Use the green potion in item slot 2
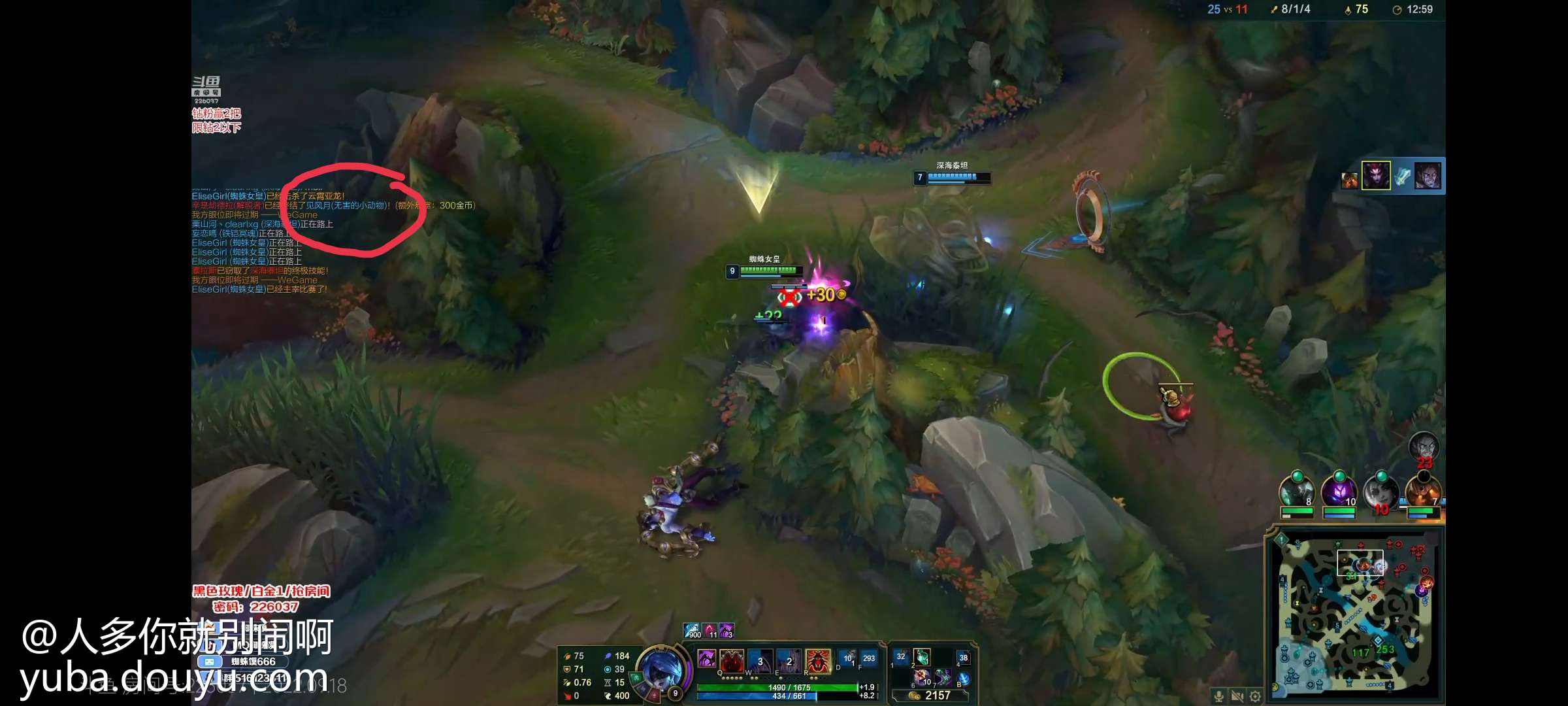This screenshot has width=1568, height=706. coord(922,656)
